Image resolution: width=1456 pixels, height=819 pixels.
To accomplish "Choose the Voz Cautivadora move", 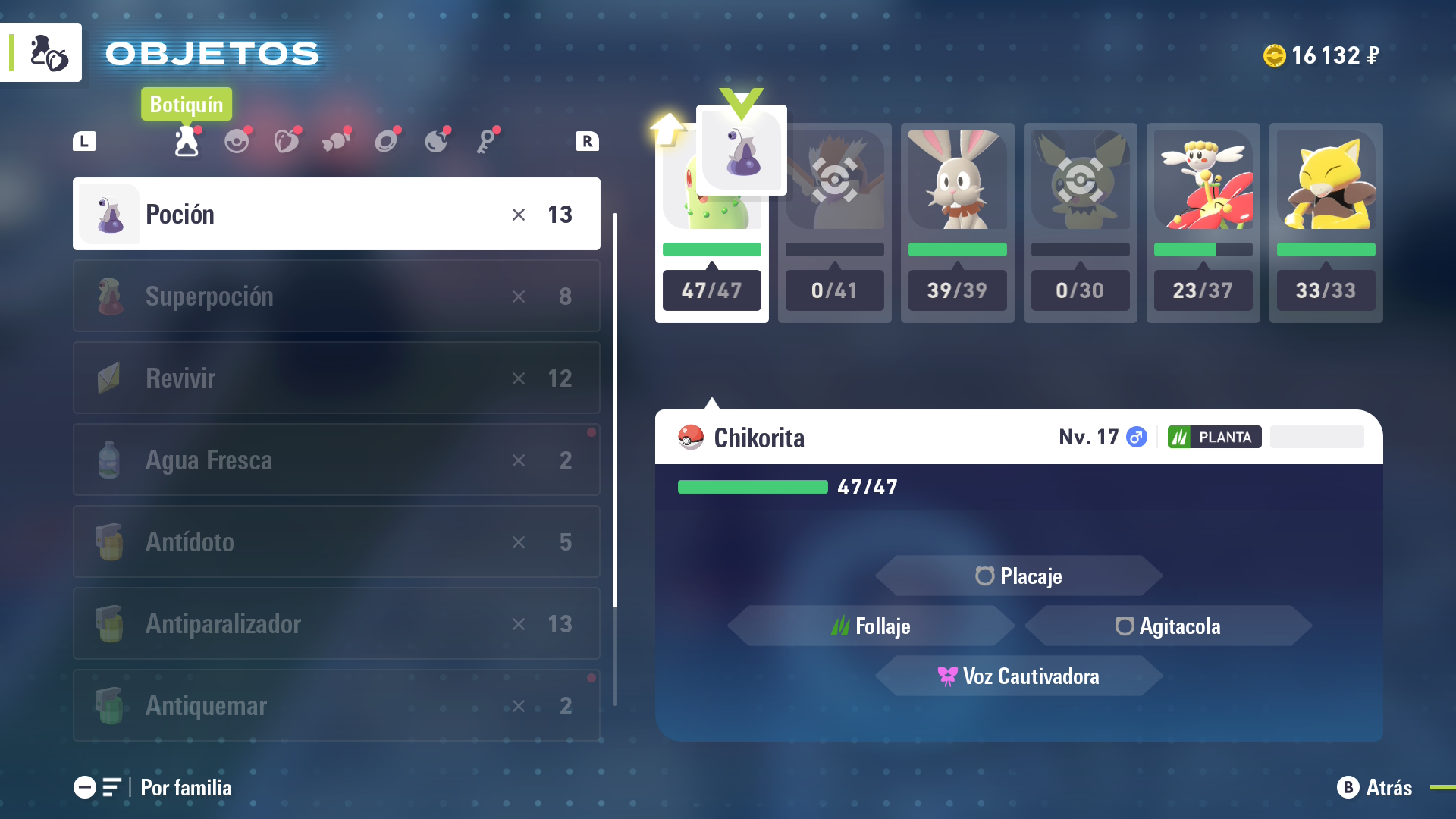I will [x=1018, y=676].
